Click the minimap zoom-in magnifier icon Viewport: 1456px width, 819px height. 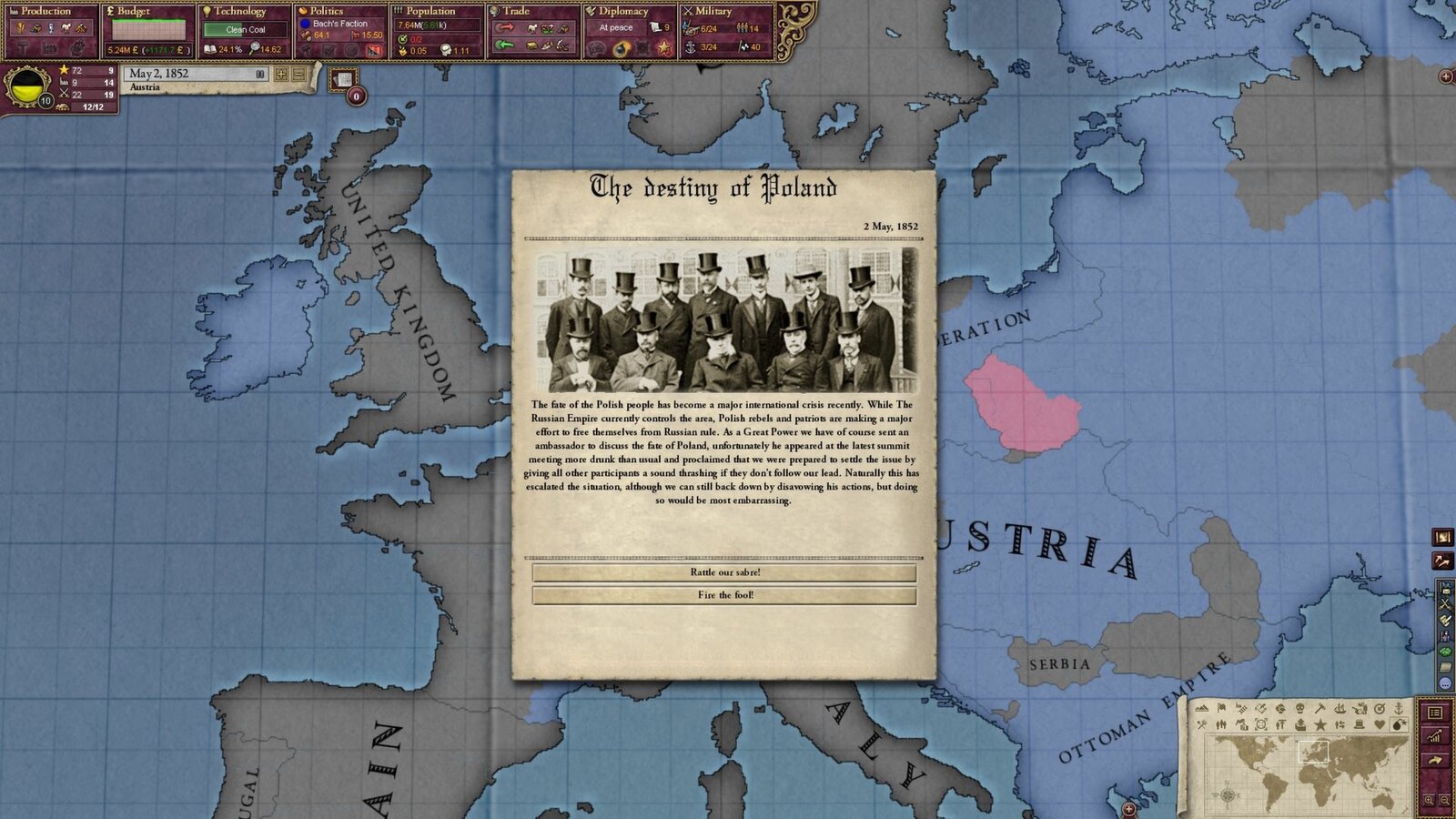coord(1429,799)
